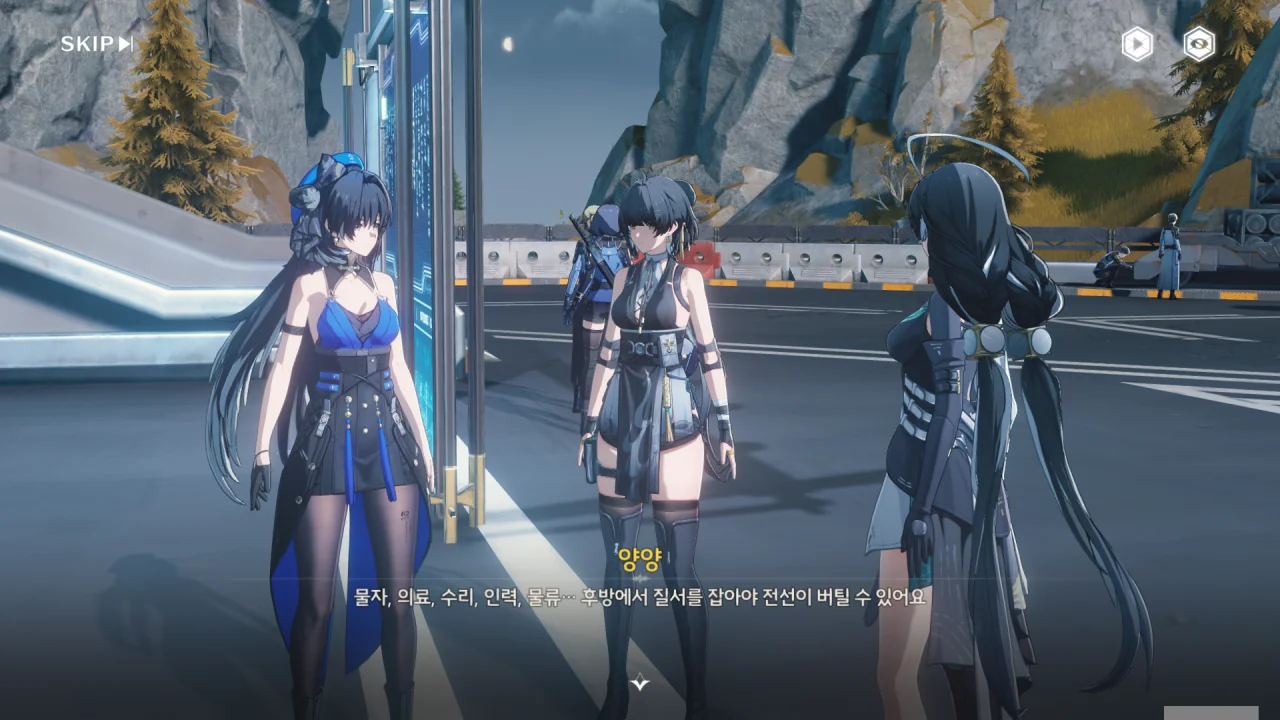1280x720 pixels.
Task: Advance dialogue with the bottom diamond arrow
Action: [x=640, y=683]
